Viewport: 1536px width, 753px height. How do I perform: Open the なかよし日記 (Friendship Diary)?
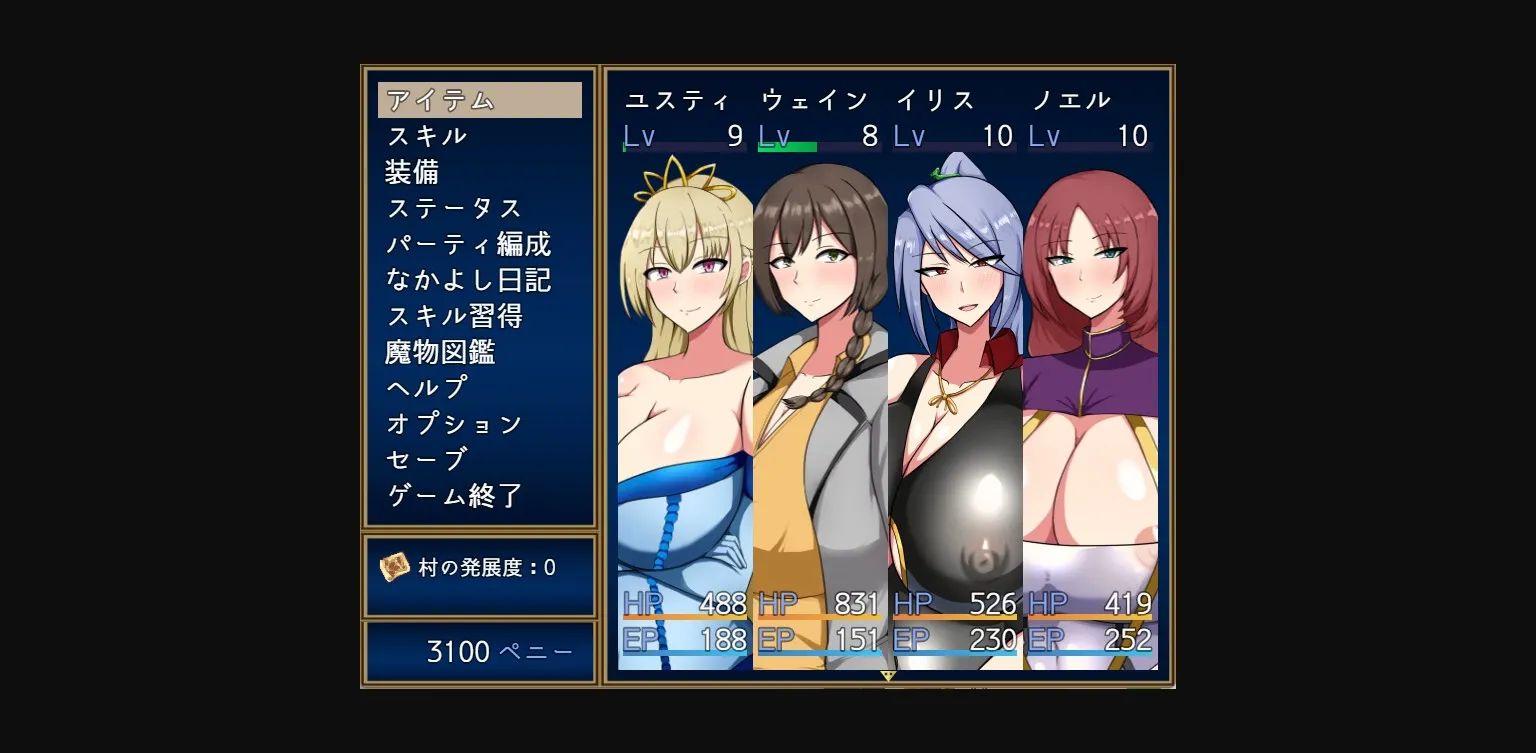pos(468,281)
